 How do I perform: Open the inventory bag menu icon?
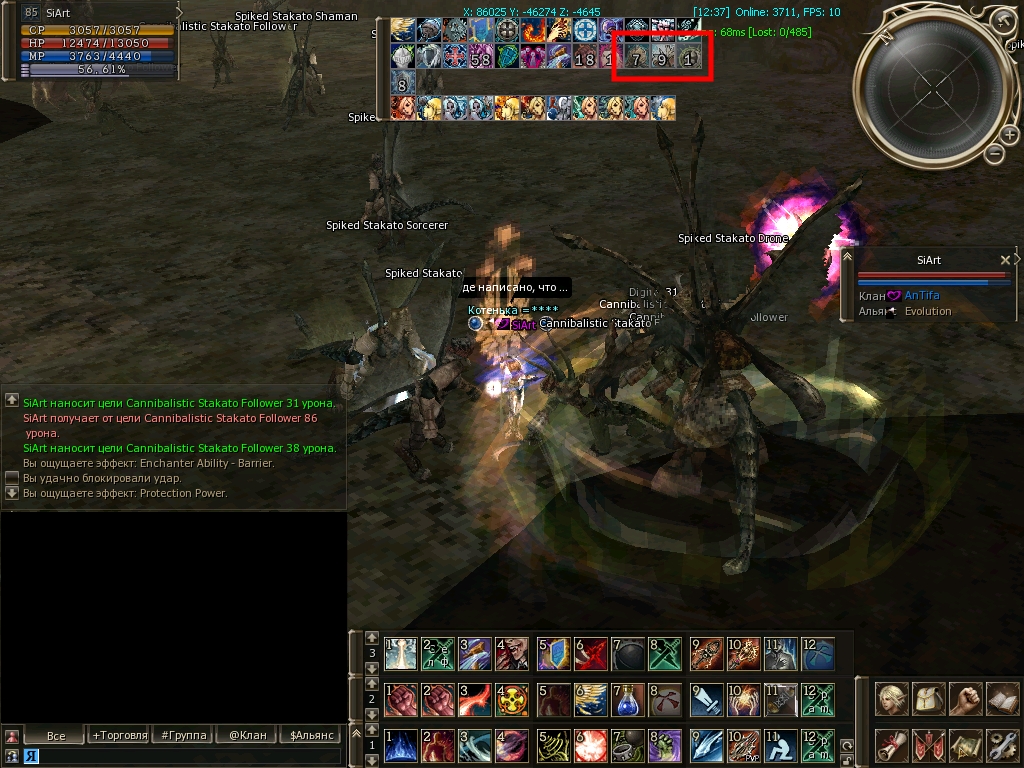928,699
